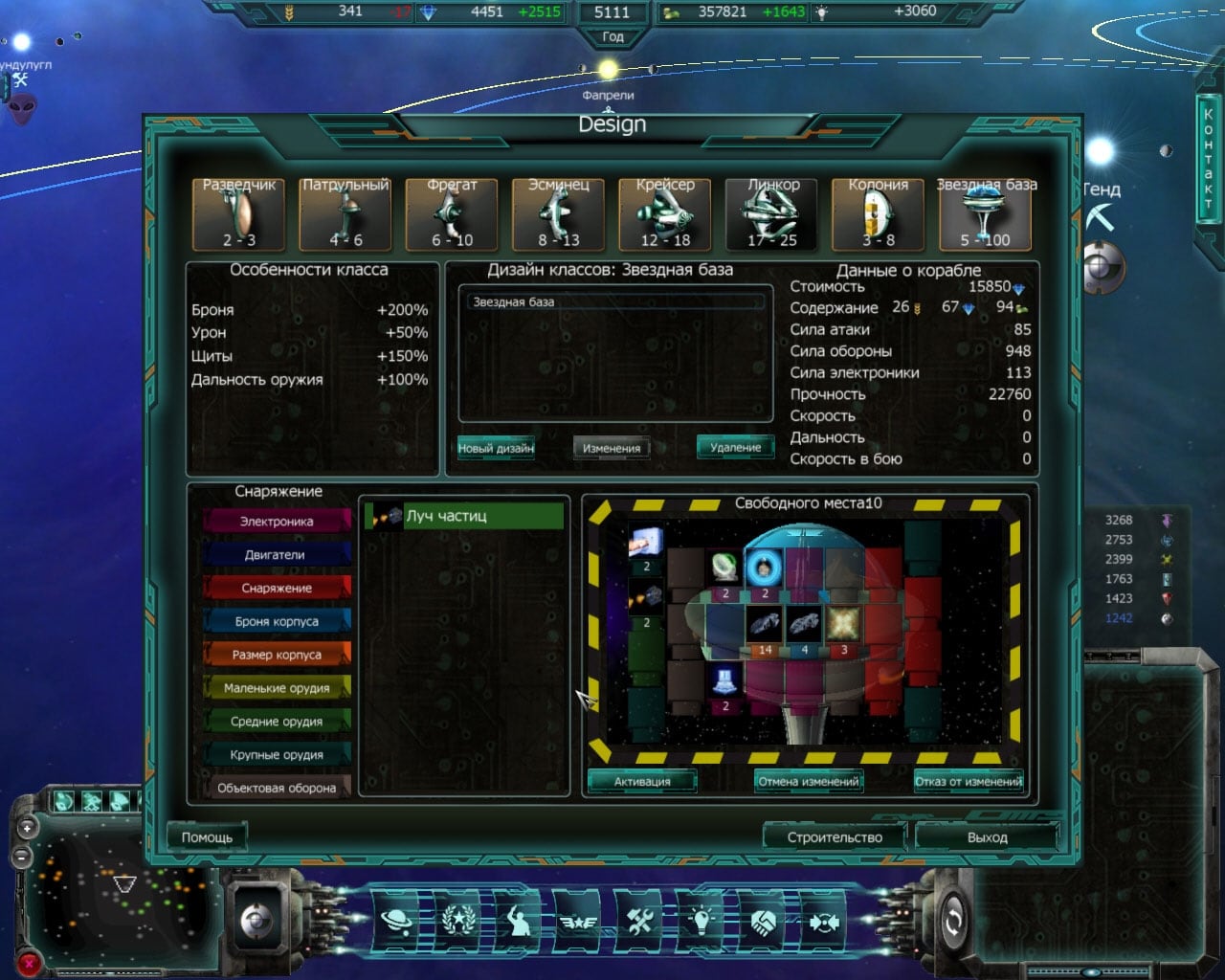
Task: Select the Звездная база class
Action: point(985,214)
